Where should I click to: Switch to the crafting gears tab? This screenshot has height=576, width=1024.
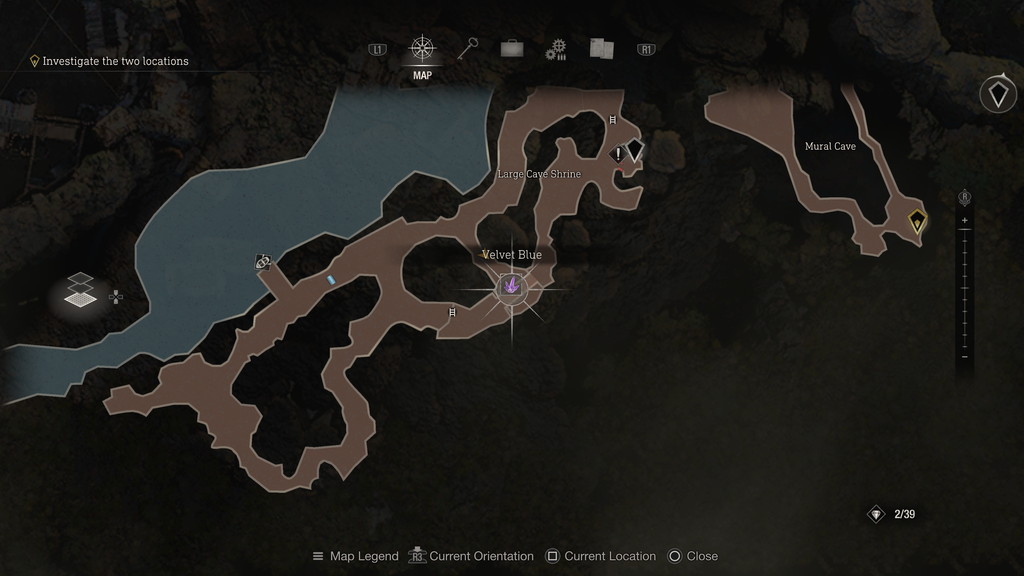tap(556, 49)
